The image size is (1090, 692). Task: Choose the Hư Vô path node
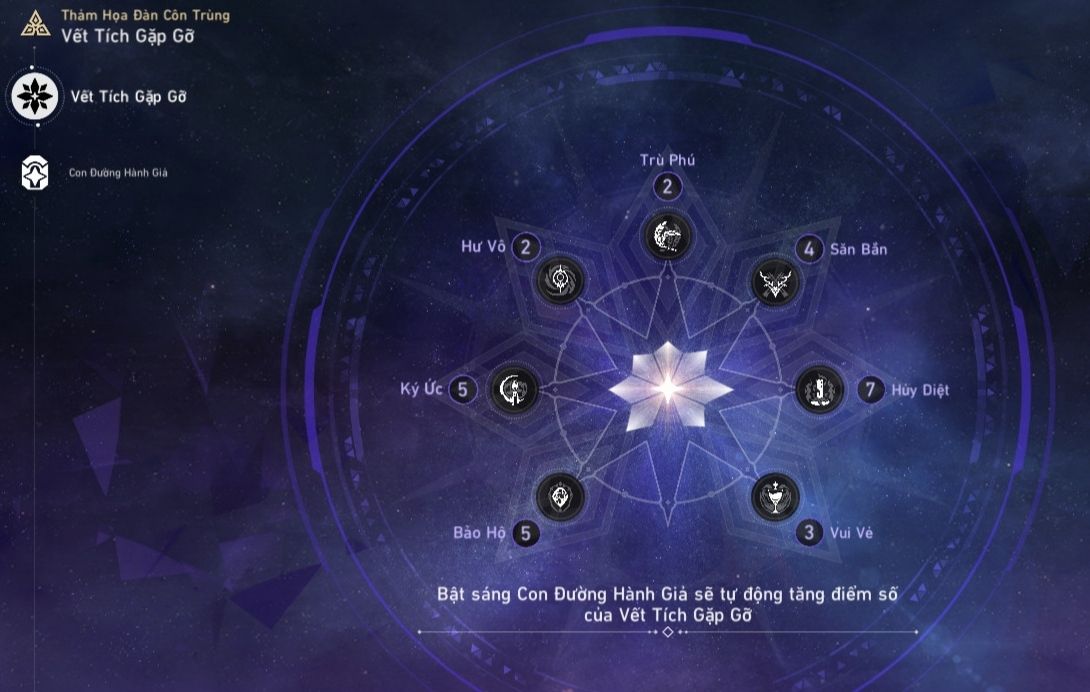pos(559,281)
